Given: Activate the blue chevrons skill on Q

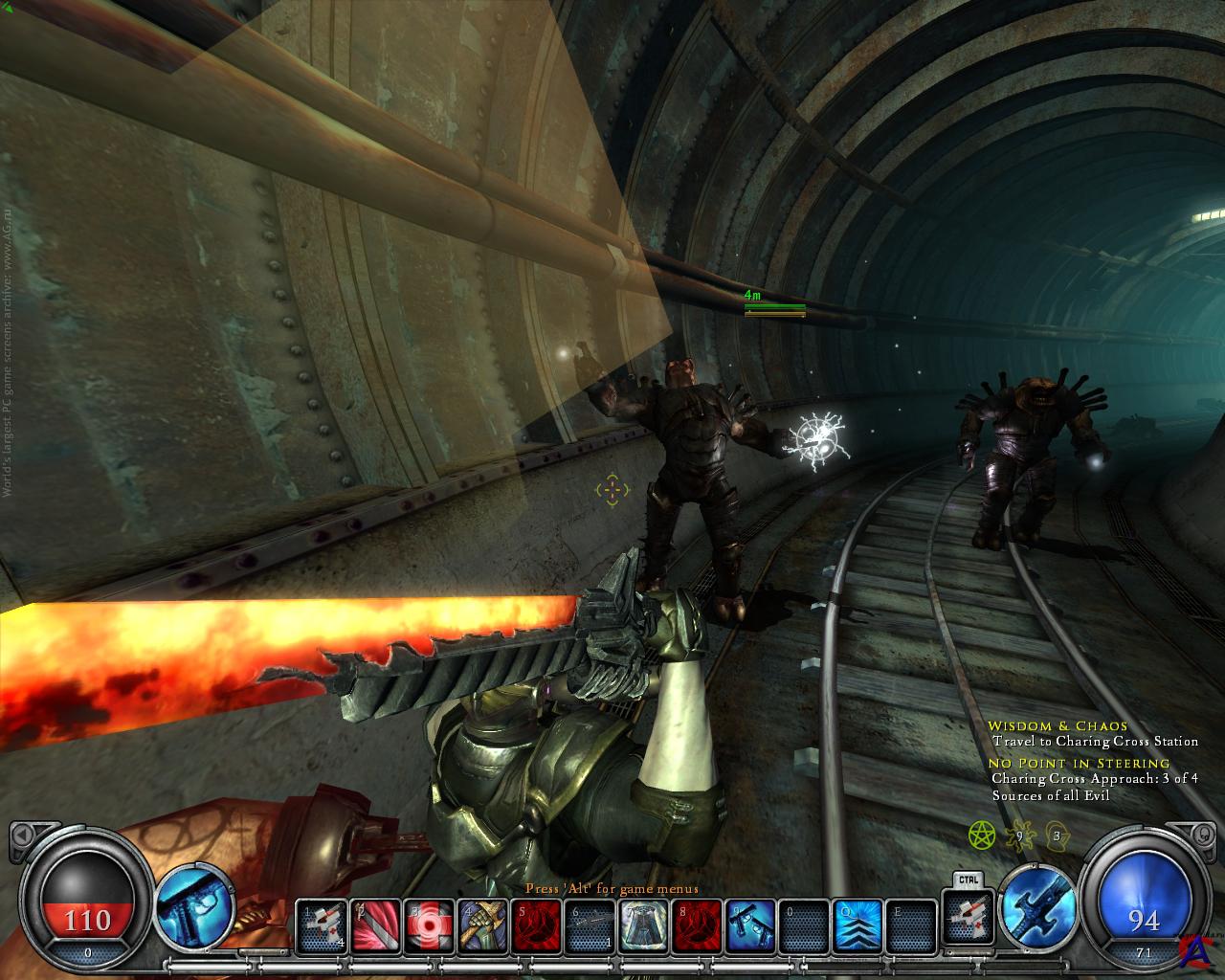Looking at the screenshot, I should coord(856,928).
